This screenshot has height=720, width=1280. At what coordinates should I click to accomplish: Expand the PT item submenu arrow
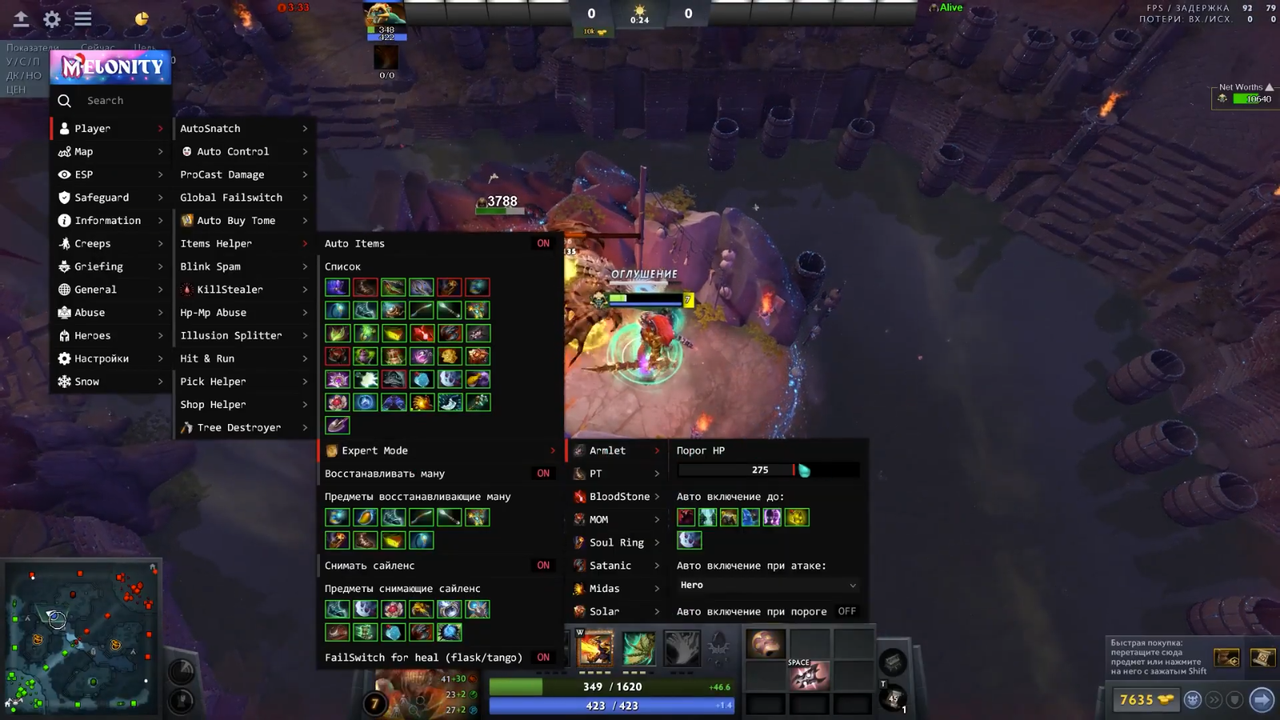(x=656, y=473)
